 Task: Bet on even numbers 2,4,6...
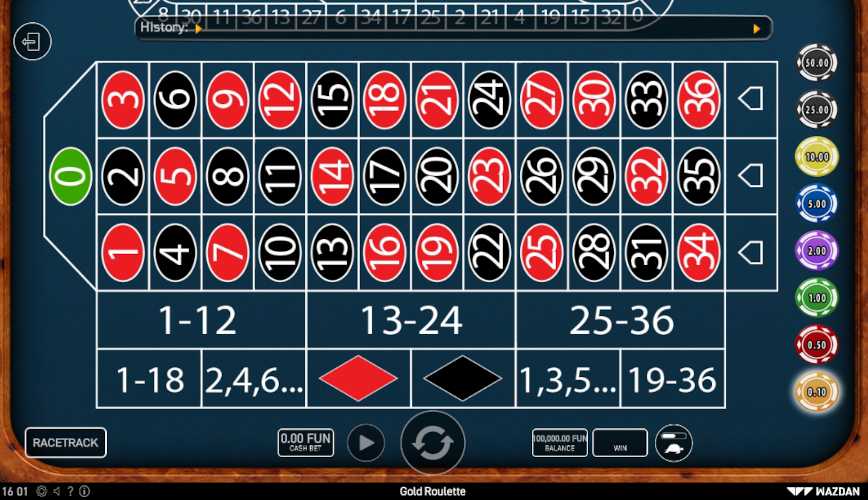coord(253,379)
